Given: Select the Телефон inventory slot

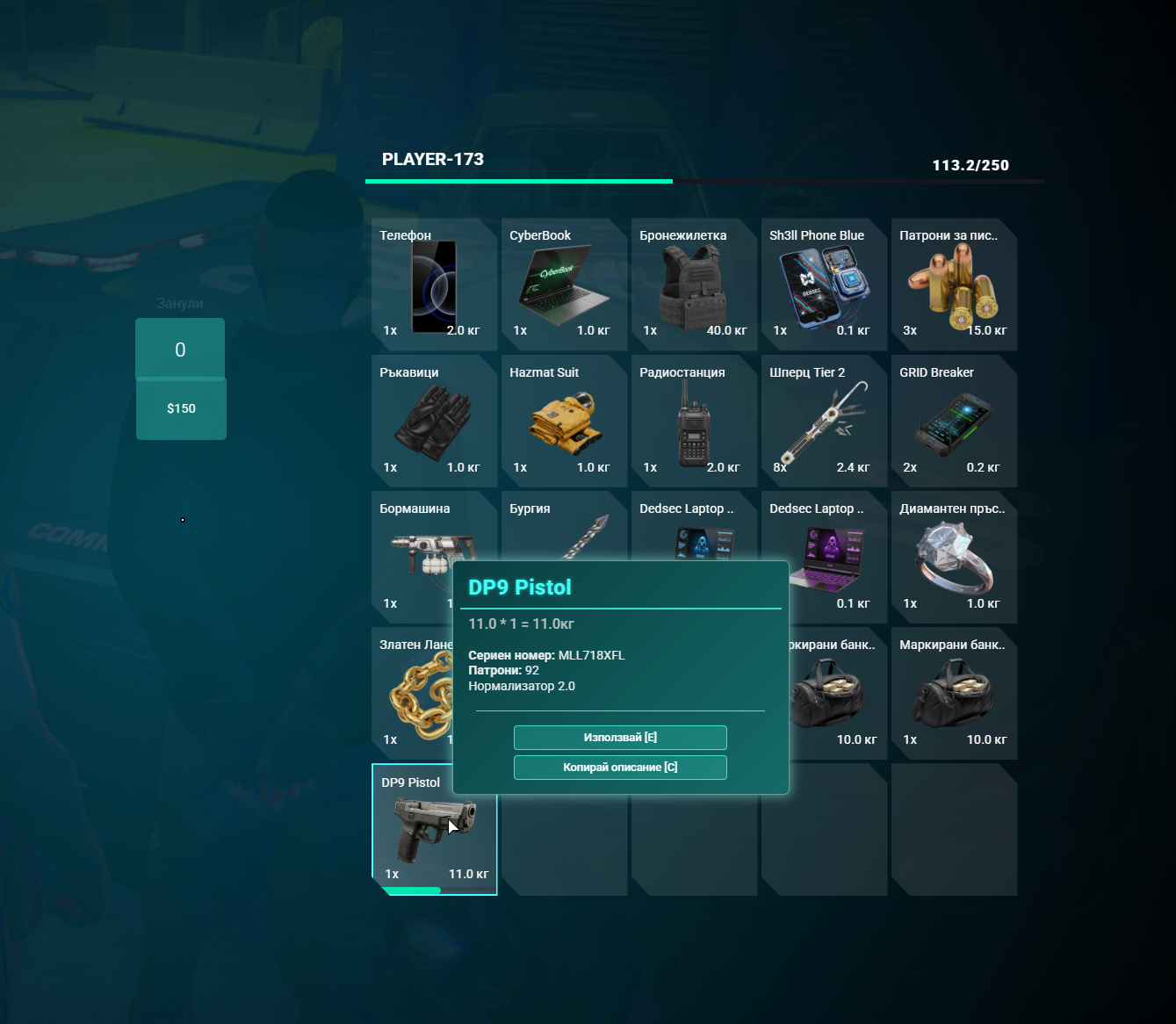Looking at the screenshot, I should 434,285.
